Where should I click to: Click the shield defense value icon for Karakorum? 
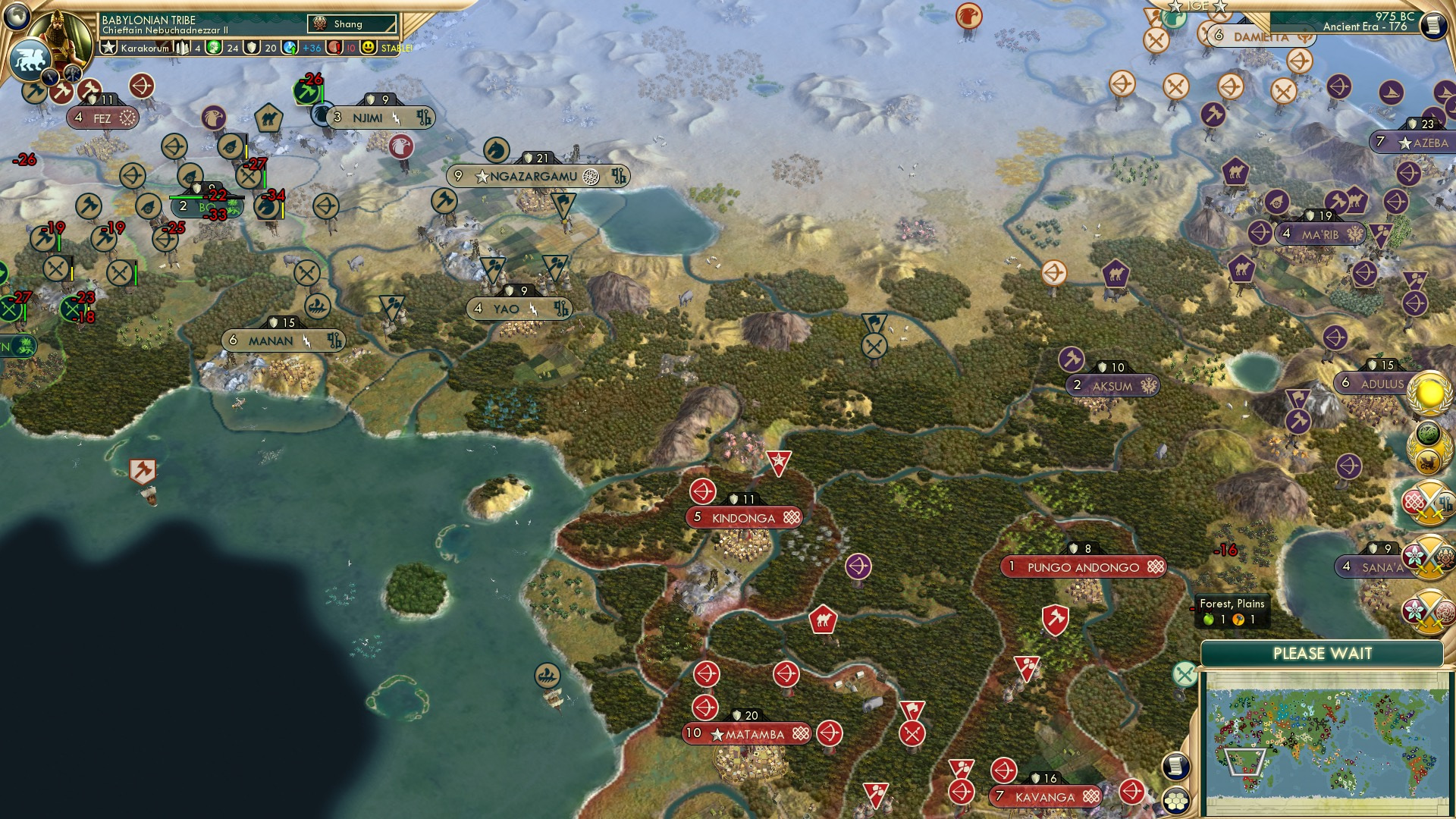(253, 48)
